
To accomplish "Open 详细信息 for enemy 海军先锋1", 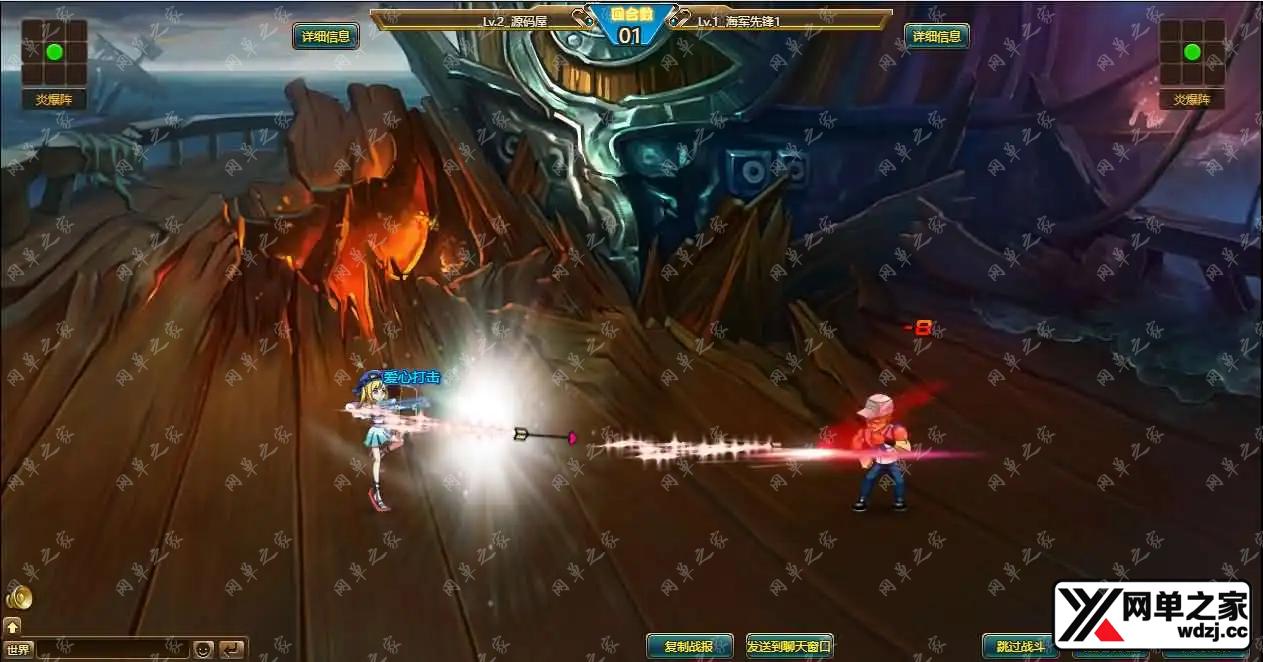I will point(937,37).
